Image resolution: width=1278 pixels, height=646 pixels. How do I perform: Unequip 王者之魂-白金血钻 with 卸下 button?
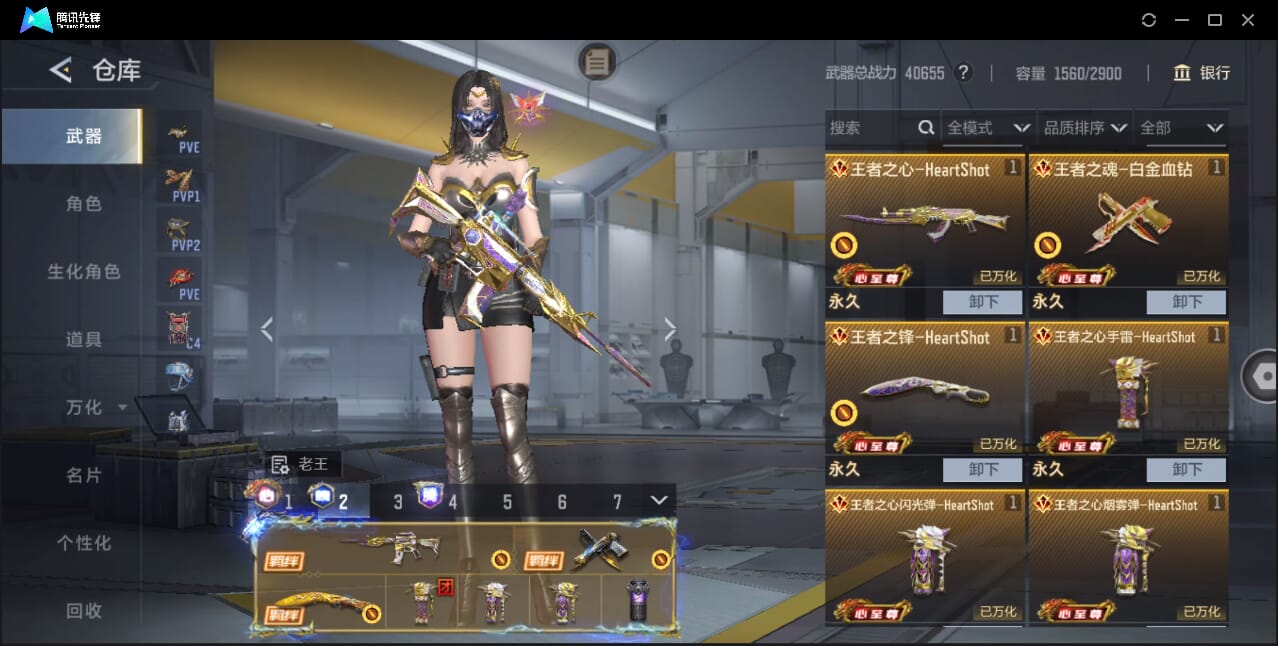click(x=1187, y=301)
